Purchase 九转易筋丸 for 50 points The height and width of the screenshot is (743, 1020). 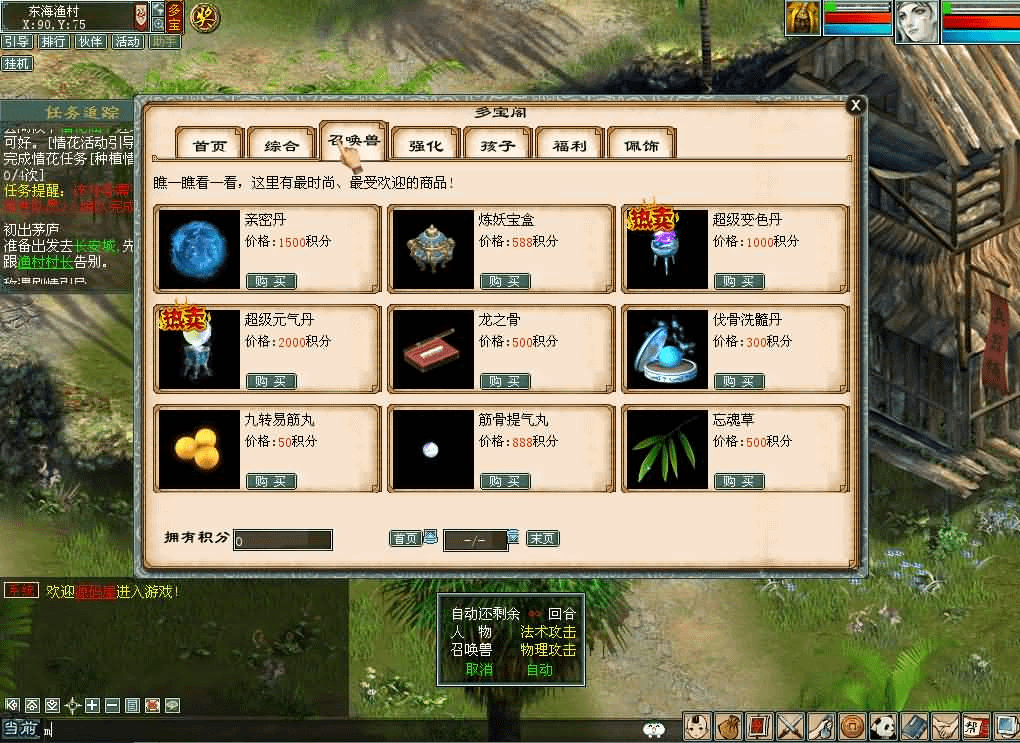pos(271,481)
